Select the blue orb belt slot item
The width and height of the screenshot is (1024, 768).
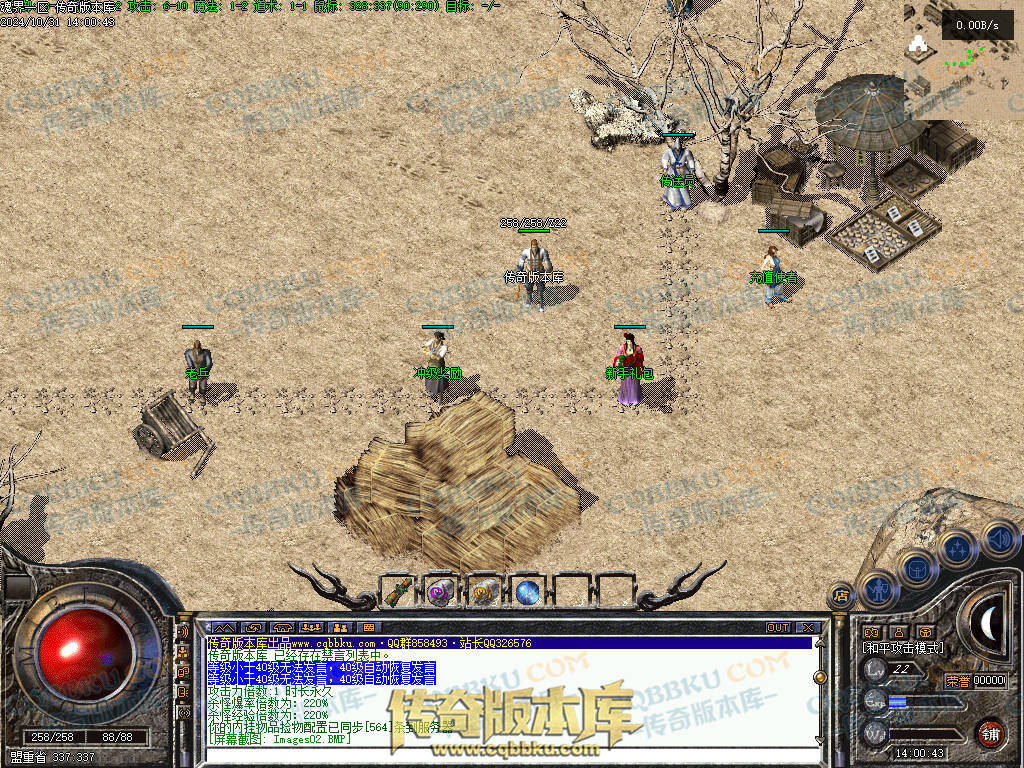click(527, 592)
